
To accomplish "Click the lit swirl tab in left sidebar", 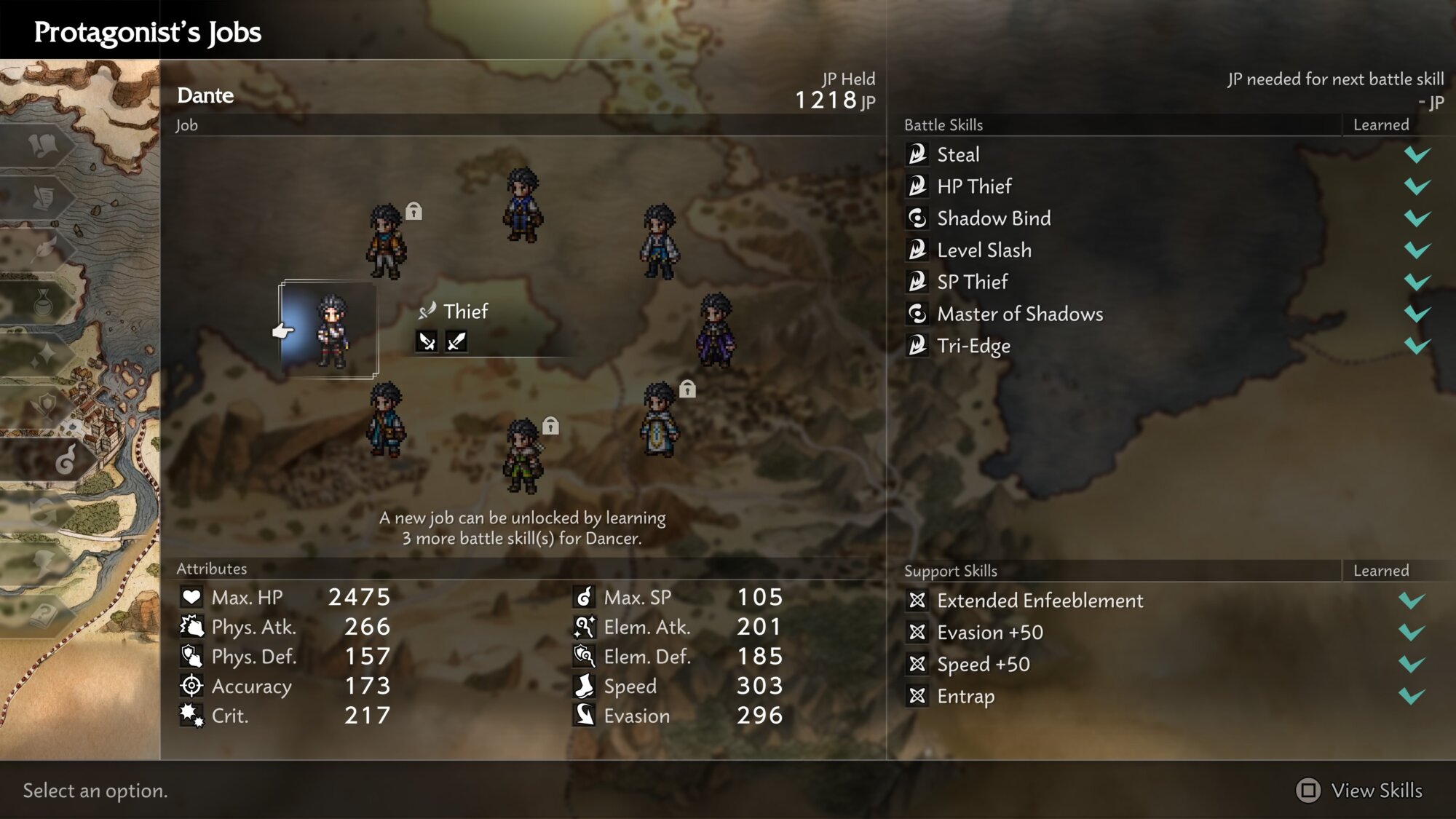I will pyautogui.click(x=65, y=459).
